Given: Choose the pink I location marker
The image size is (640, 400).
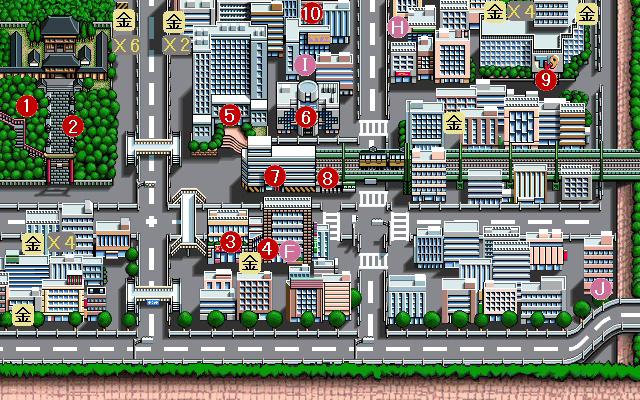Looking at the screenshot, I should [306, 65].
